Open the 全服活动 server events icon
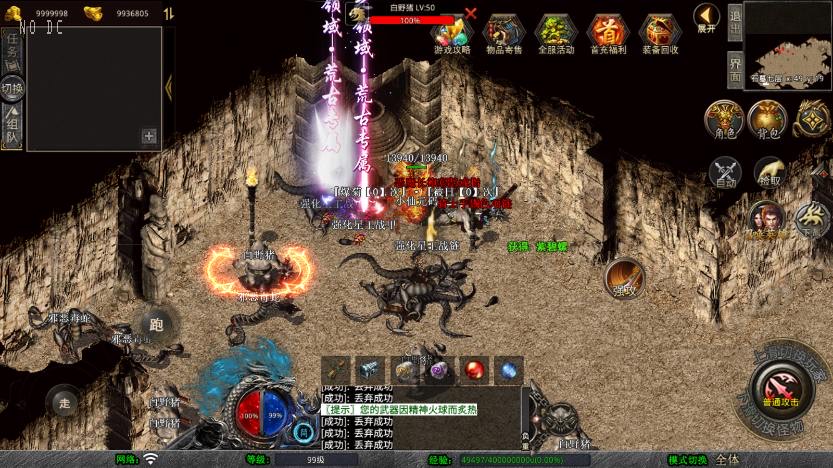 pyautogui.click(x=555, y=32)
